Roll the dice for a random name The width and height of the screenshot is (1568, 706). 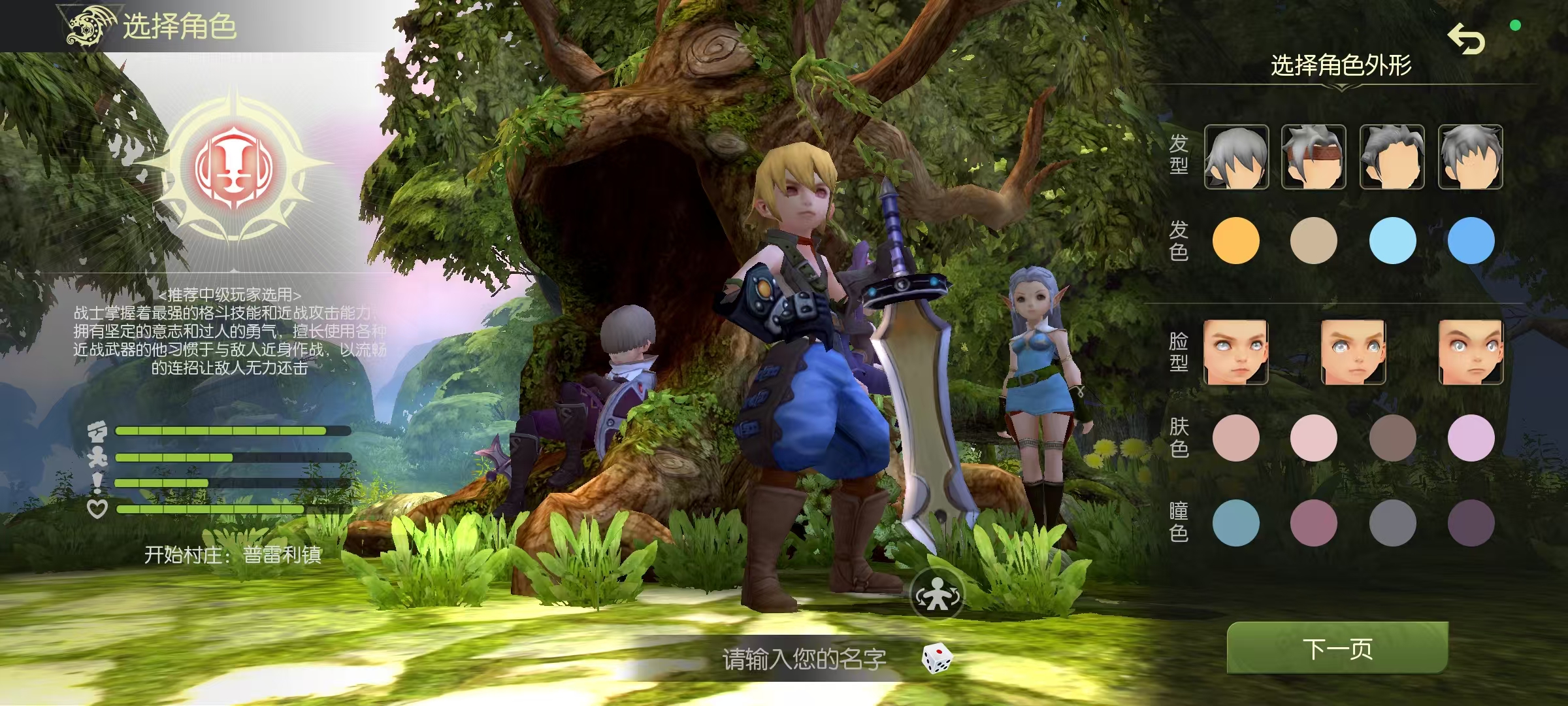click(937, 658)
